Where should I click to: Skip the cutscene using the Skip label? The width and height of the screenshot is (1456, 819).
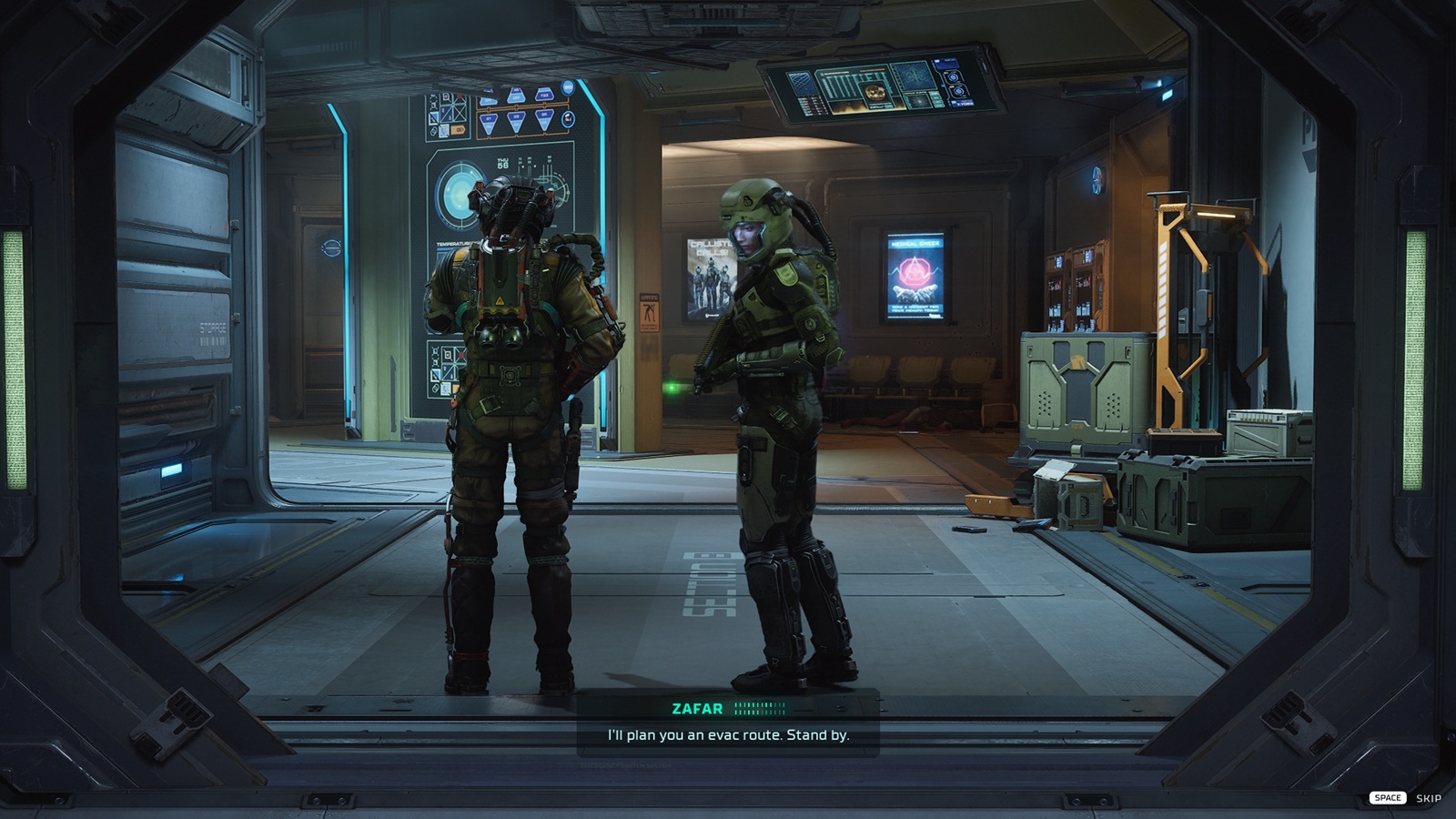1428,798
